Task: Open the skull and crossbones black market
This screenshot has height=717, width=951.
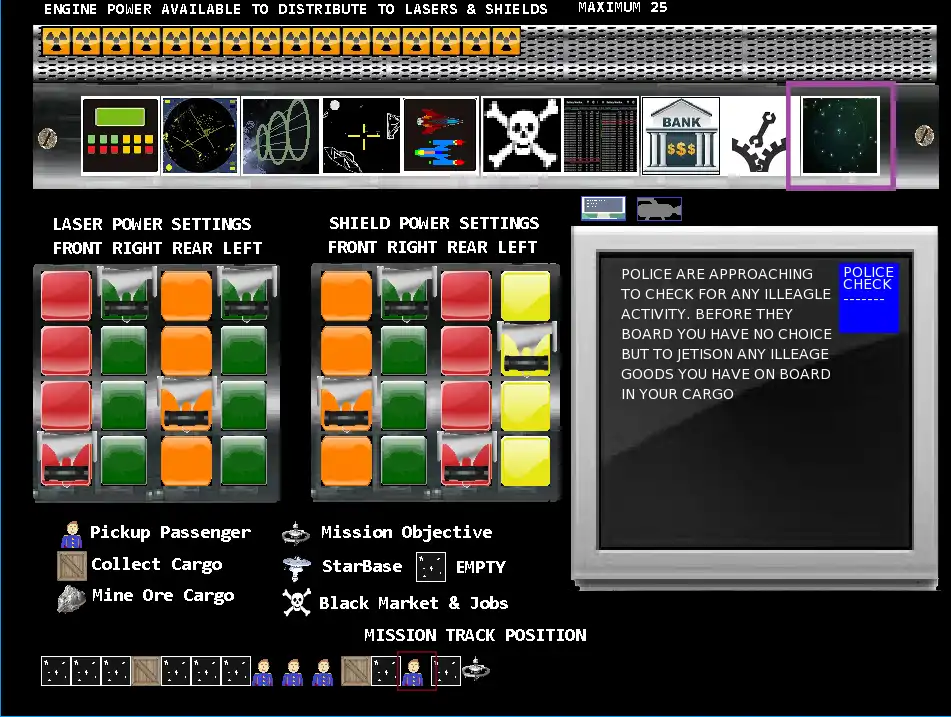Action: coord(521,136)
